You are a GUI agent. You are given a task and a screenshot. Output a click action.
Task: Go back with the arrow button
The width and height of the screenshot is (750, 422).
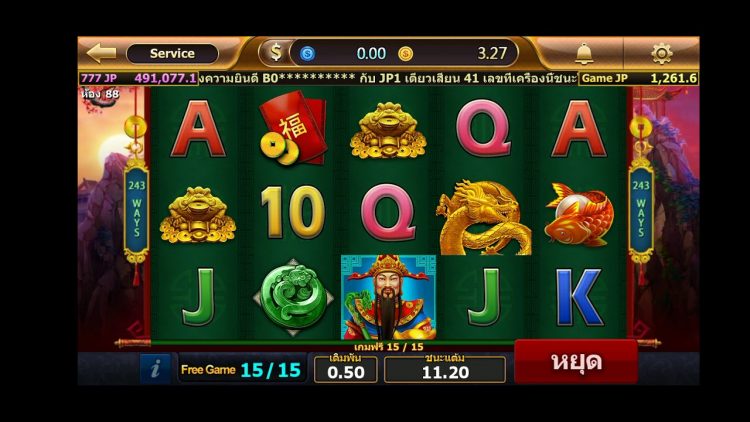101,53
